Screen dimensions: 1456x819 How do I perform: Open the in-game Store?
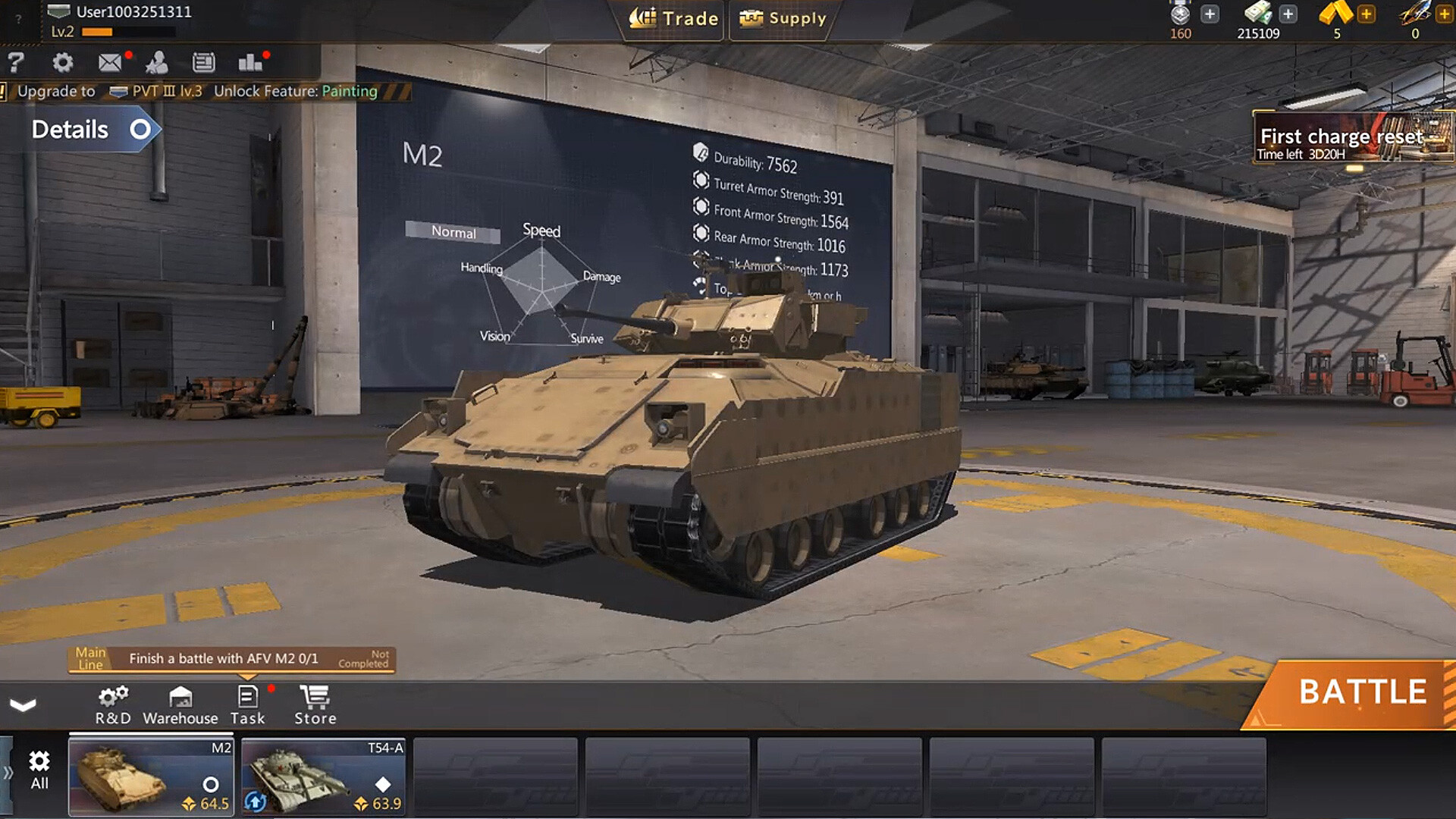314,704
